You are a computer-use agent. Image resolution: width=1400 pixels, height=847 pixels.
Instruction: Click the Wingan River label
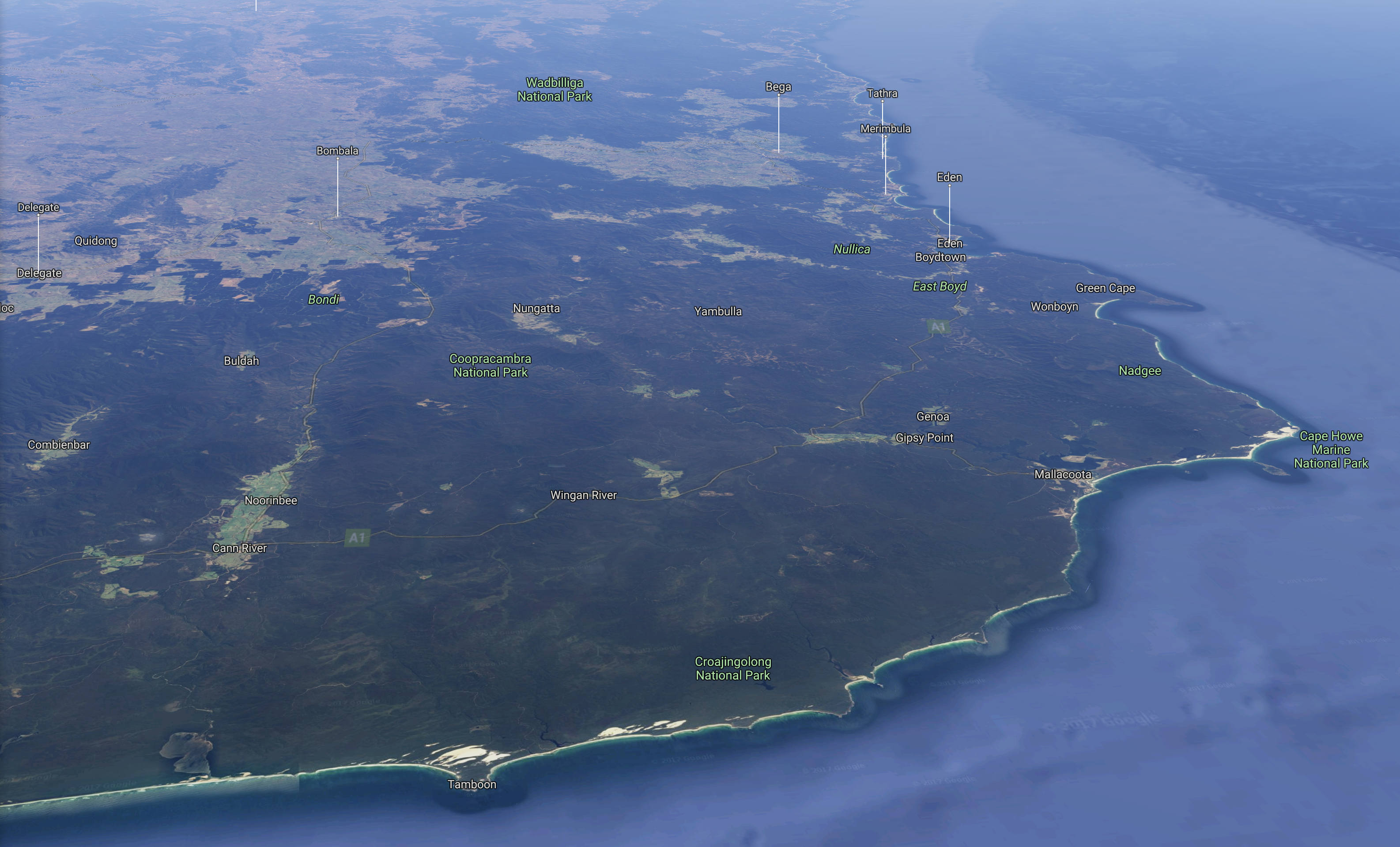[584, 495]
